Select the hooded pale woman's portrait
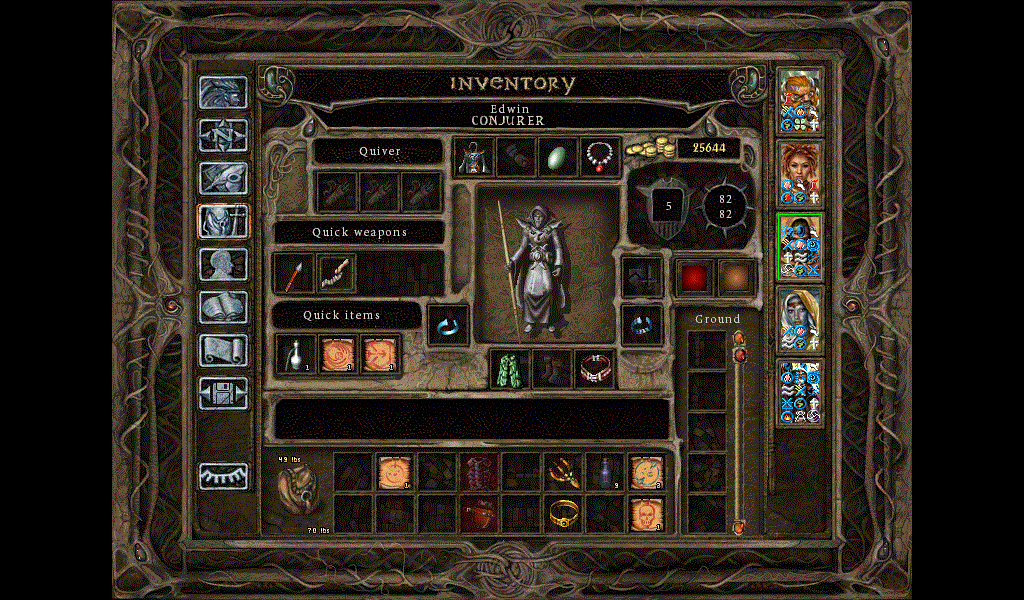The height and width of the screenshot is (600, 1024). 800,319
